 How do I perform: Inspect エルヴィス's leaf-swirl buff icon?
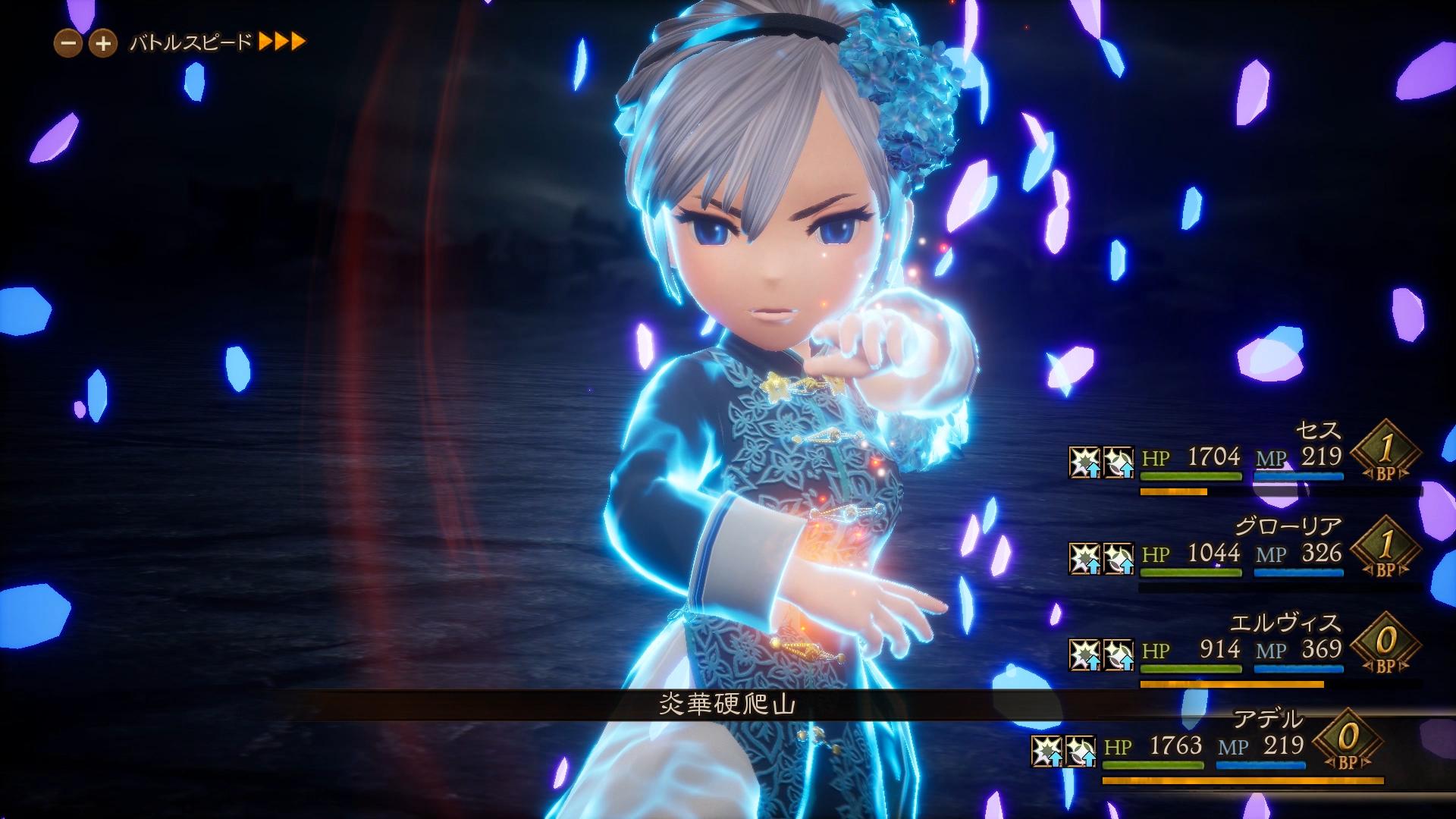[1119, 654]
